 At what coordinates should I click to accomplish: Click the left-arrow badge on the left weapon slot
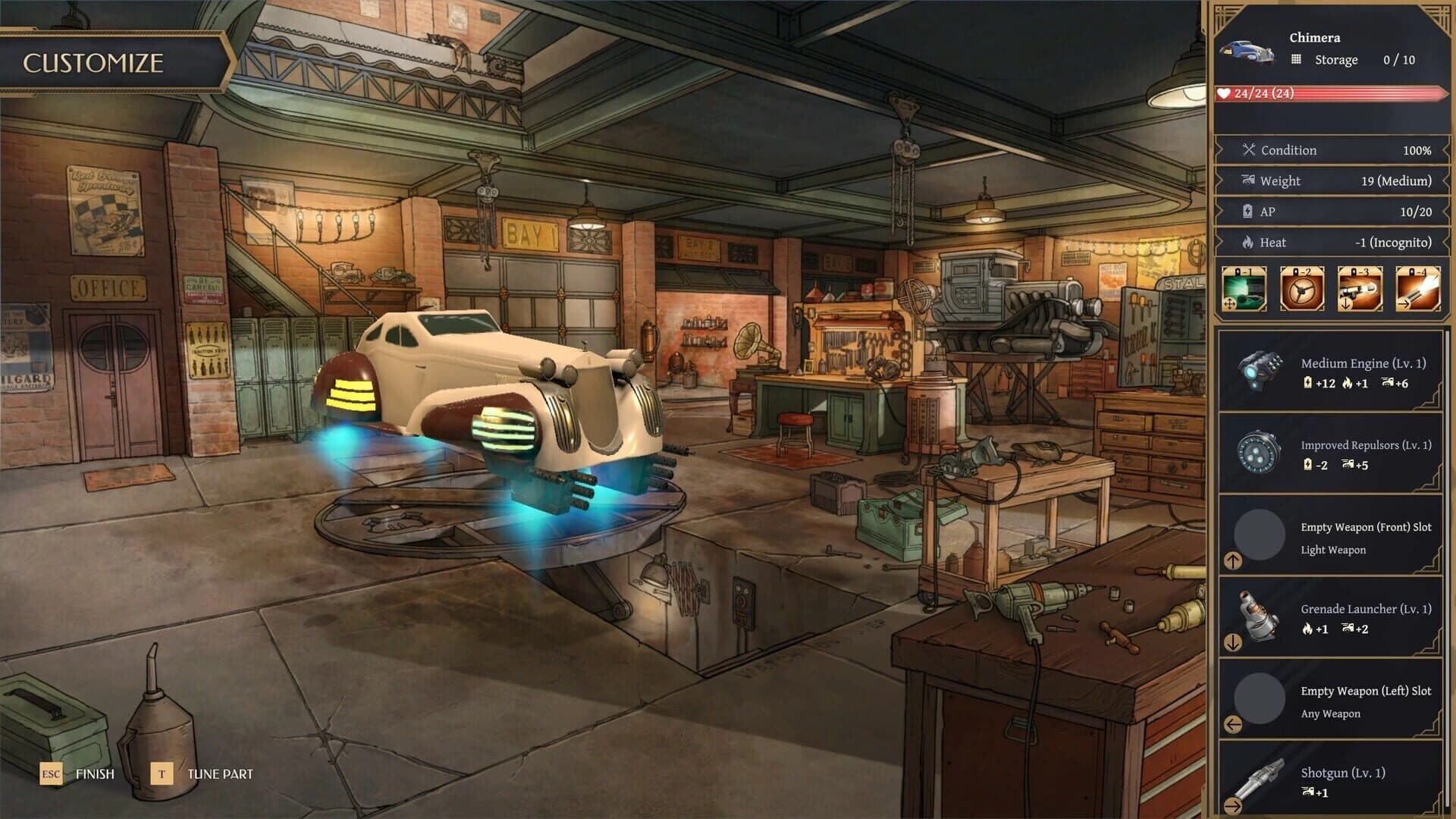[1234, 726]
